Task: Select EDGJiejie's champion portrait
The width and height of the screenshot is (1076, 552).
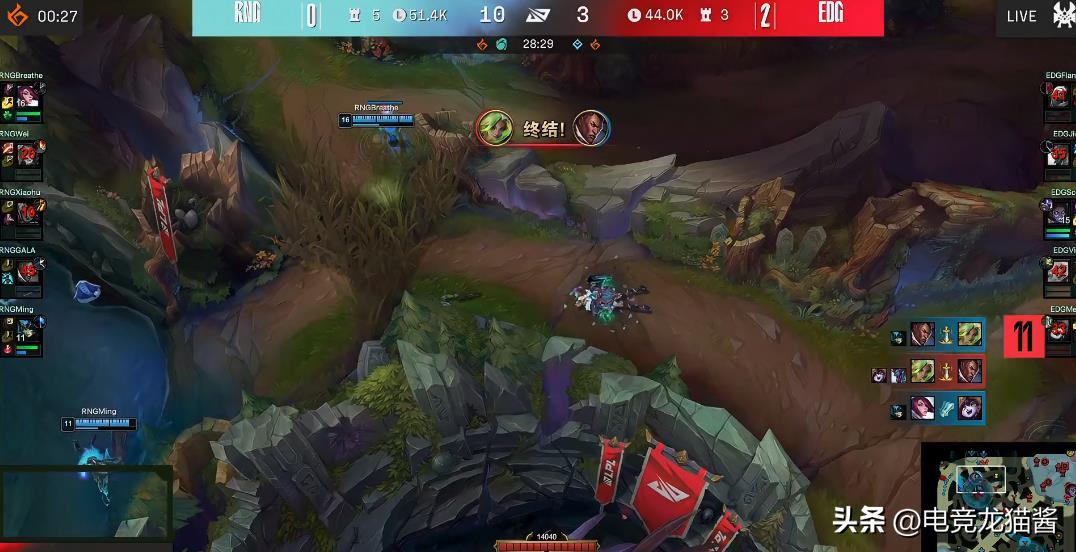Action: pyautogui.click(x=1059, y=153)
